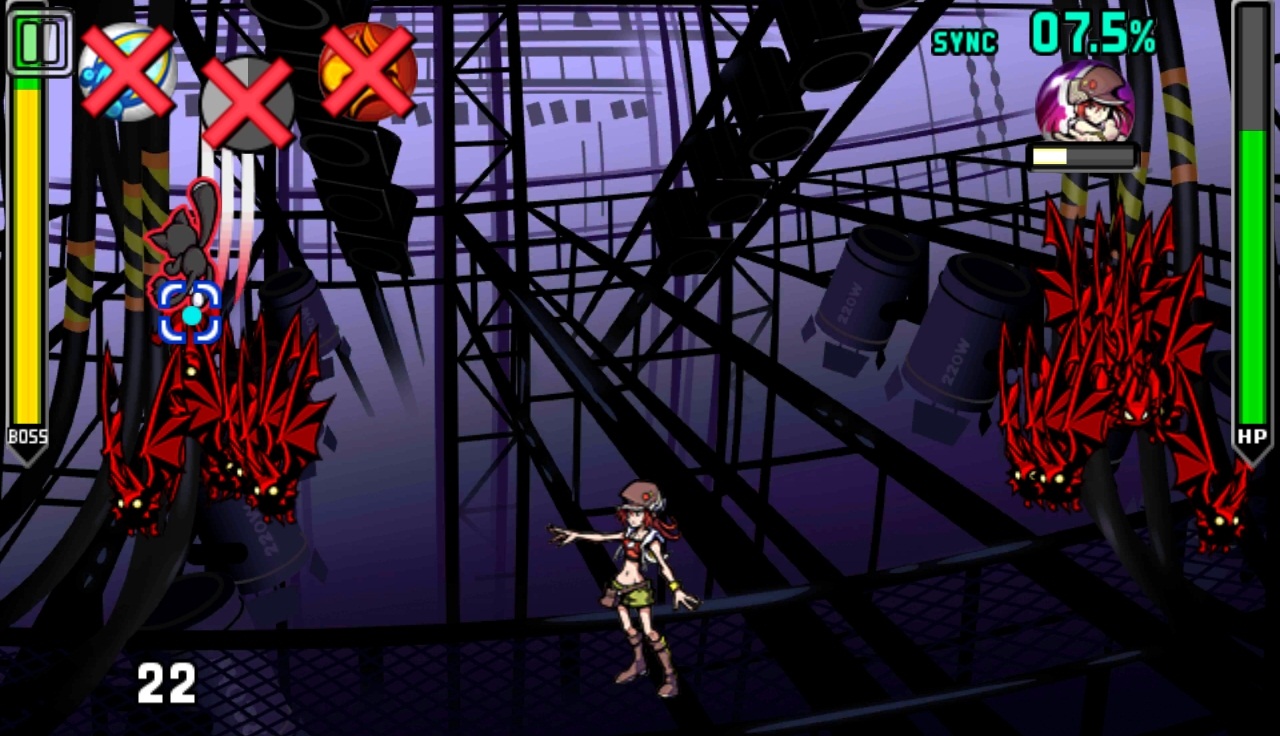This screenshot has height=736, width=1280.
Task: Activate the orange flame pin
Action: click(x=367, y=72)
